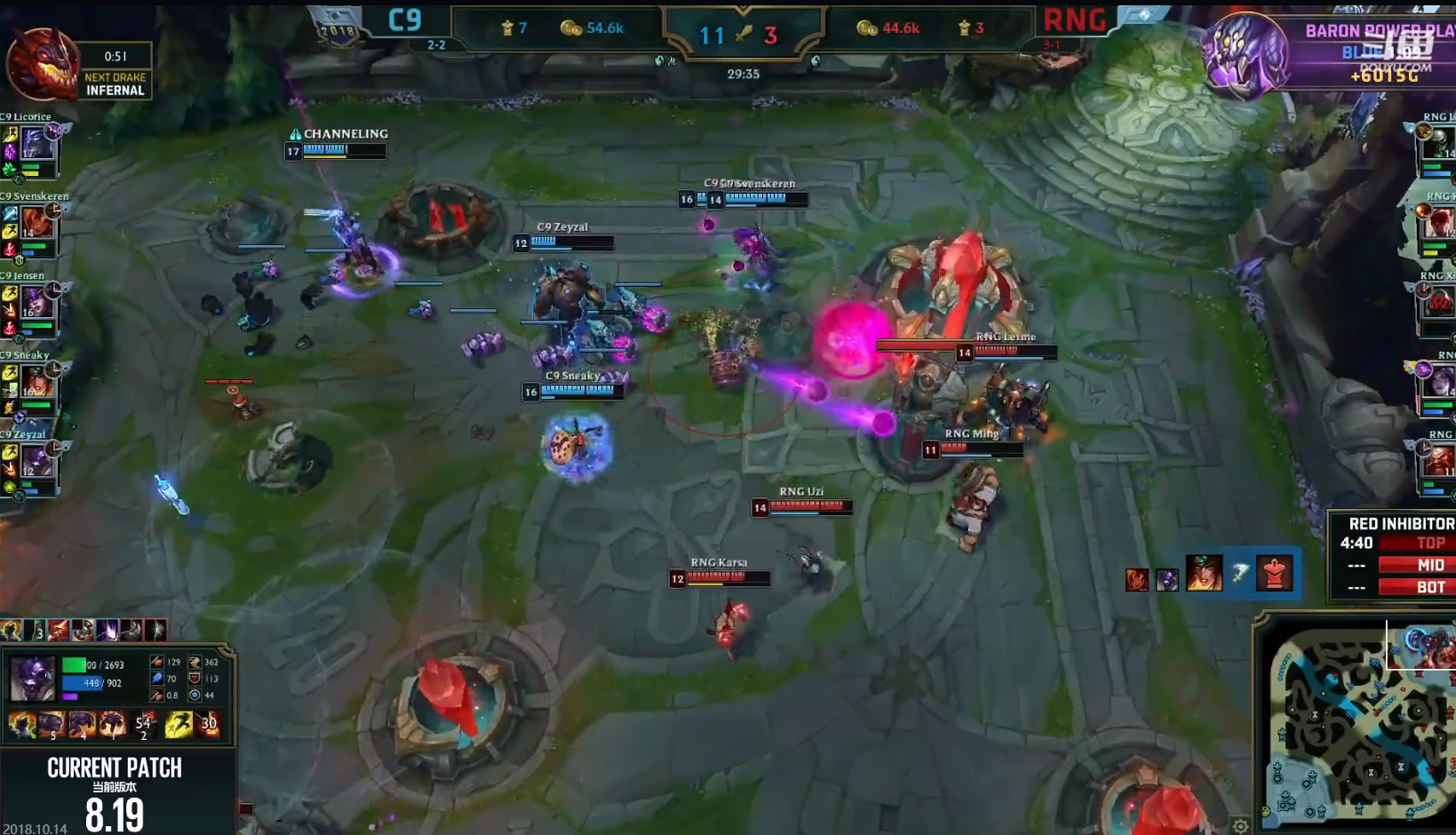Select C9 Sneaky's champion portrait
This screenshot has height=835, width=1456.
pyautogui.click(x=36, y=381)
